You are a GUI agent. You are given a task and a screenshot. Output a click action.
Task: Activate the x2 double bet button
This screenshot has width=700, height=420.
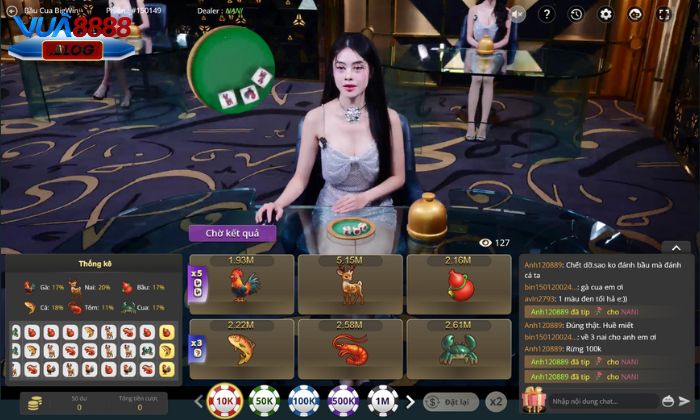[x=497, y=401]
